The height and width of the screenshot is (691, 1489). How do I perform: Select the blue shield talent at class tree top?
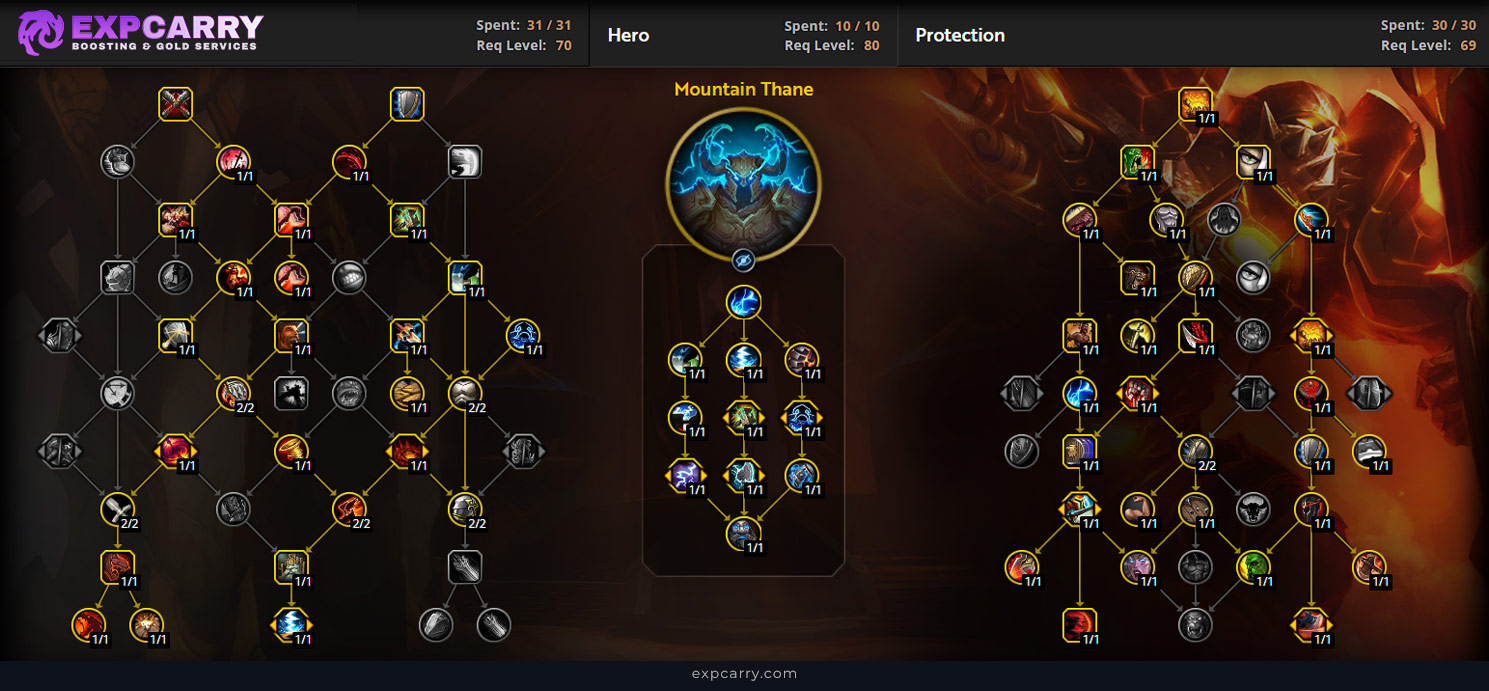click(407, 104)
